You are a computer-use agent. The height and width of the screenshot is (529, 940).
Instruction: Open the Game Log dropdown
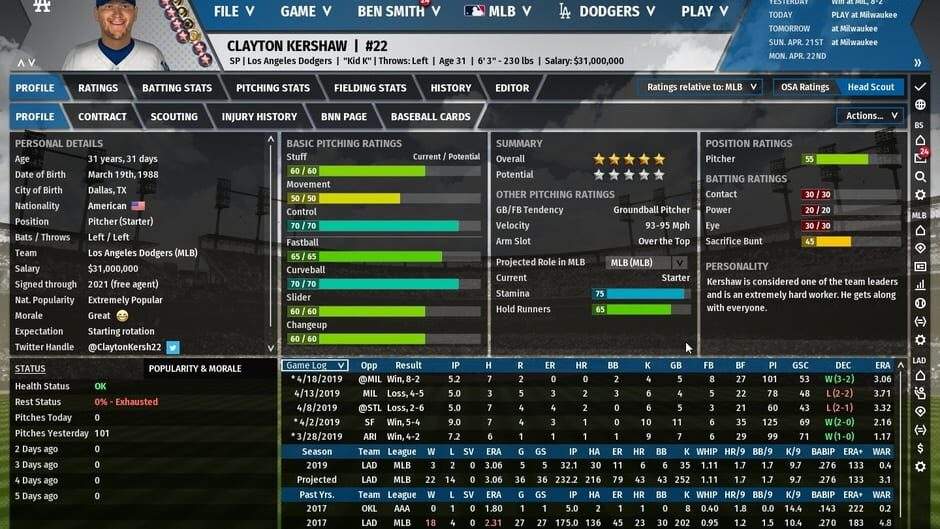click(x=315, y=366)
